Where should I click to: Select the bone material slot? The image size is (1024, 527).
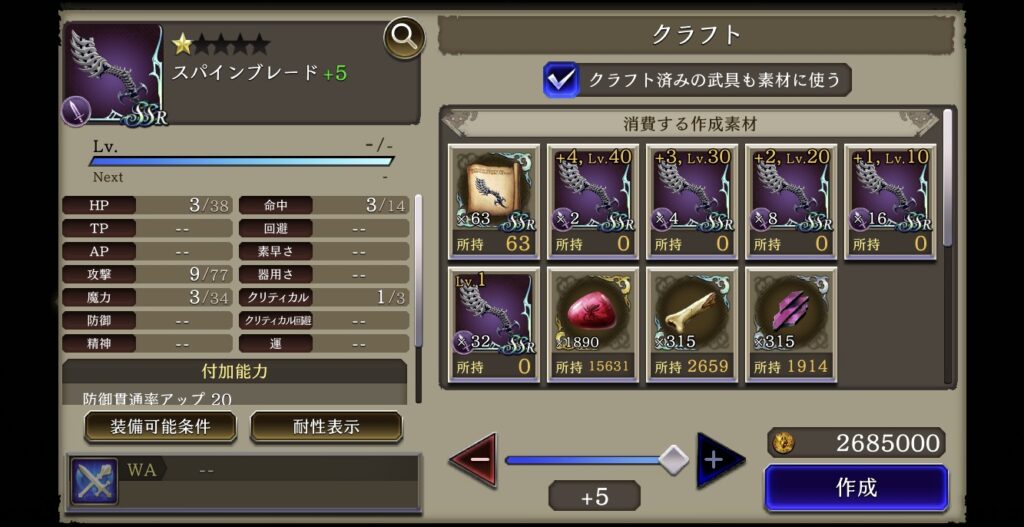pyautogui.click(x=692, y=325)
